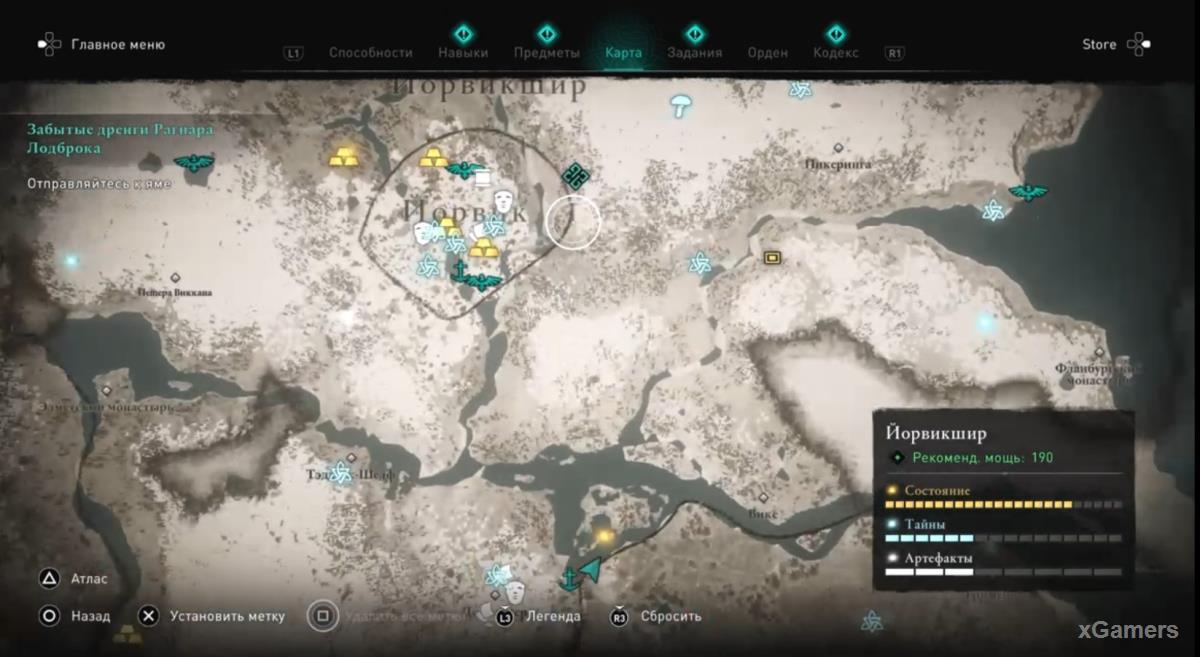Select the Предметы tab

546,53
